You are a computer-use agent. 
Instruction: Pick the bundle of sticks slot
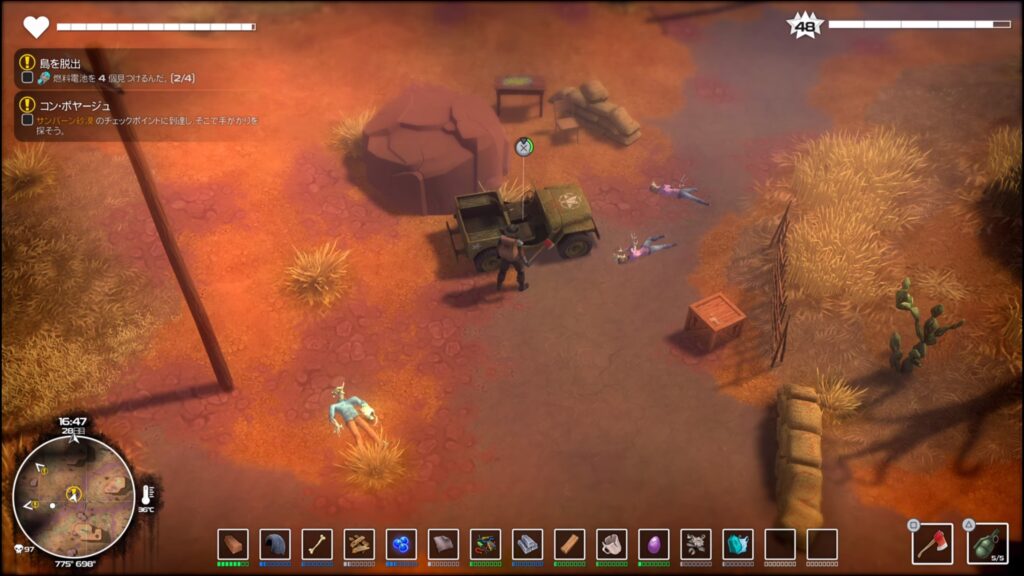click(x=359, y=544)
